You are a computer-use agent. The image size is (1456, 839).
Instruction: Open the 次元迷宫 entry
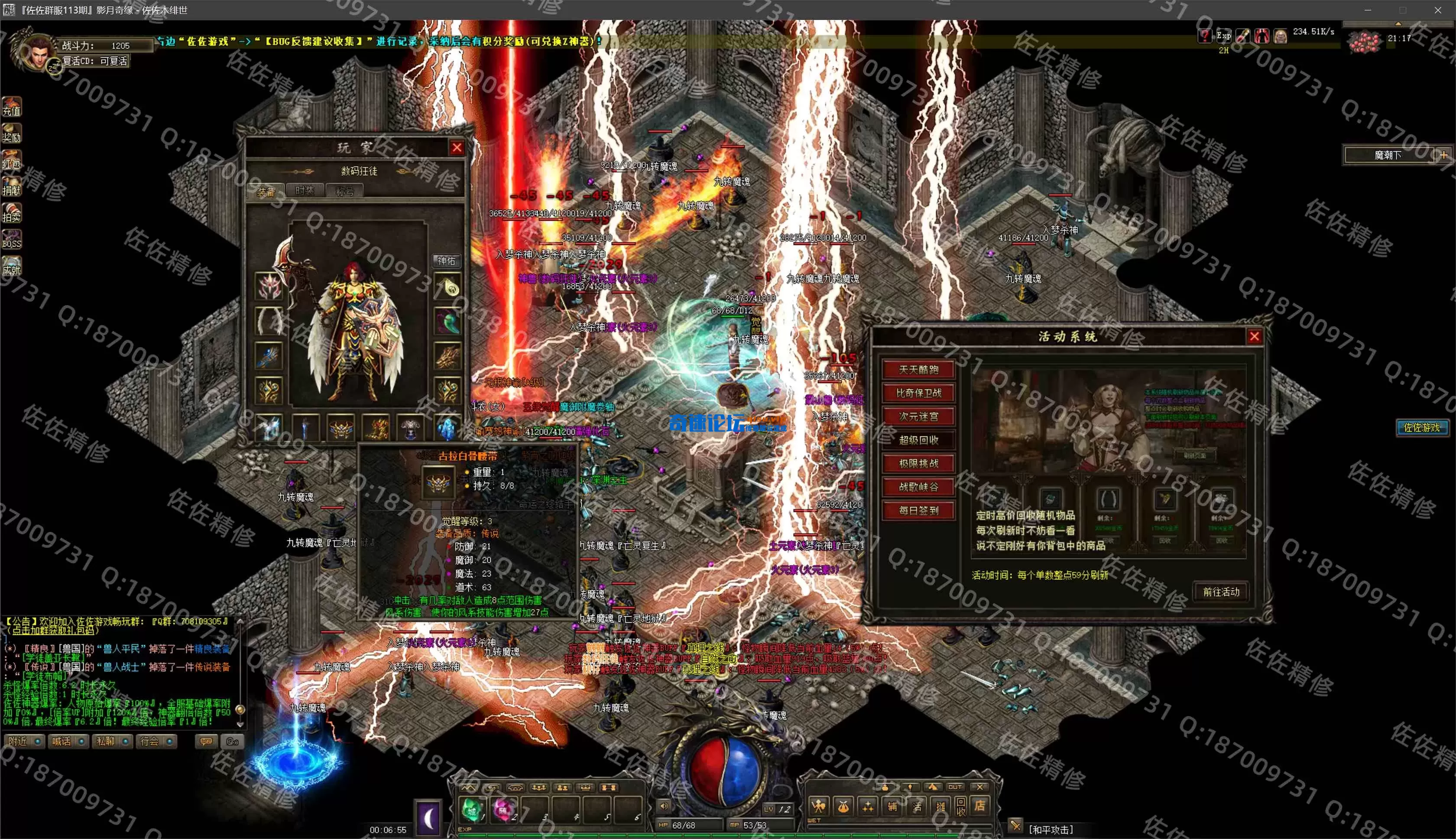click(x=918, y=416)
